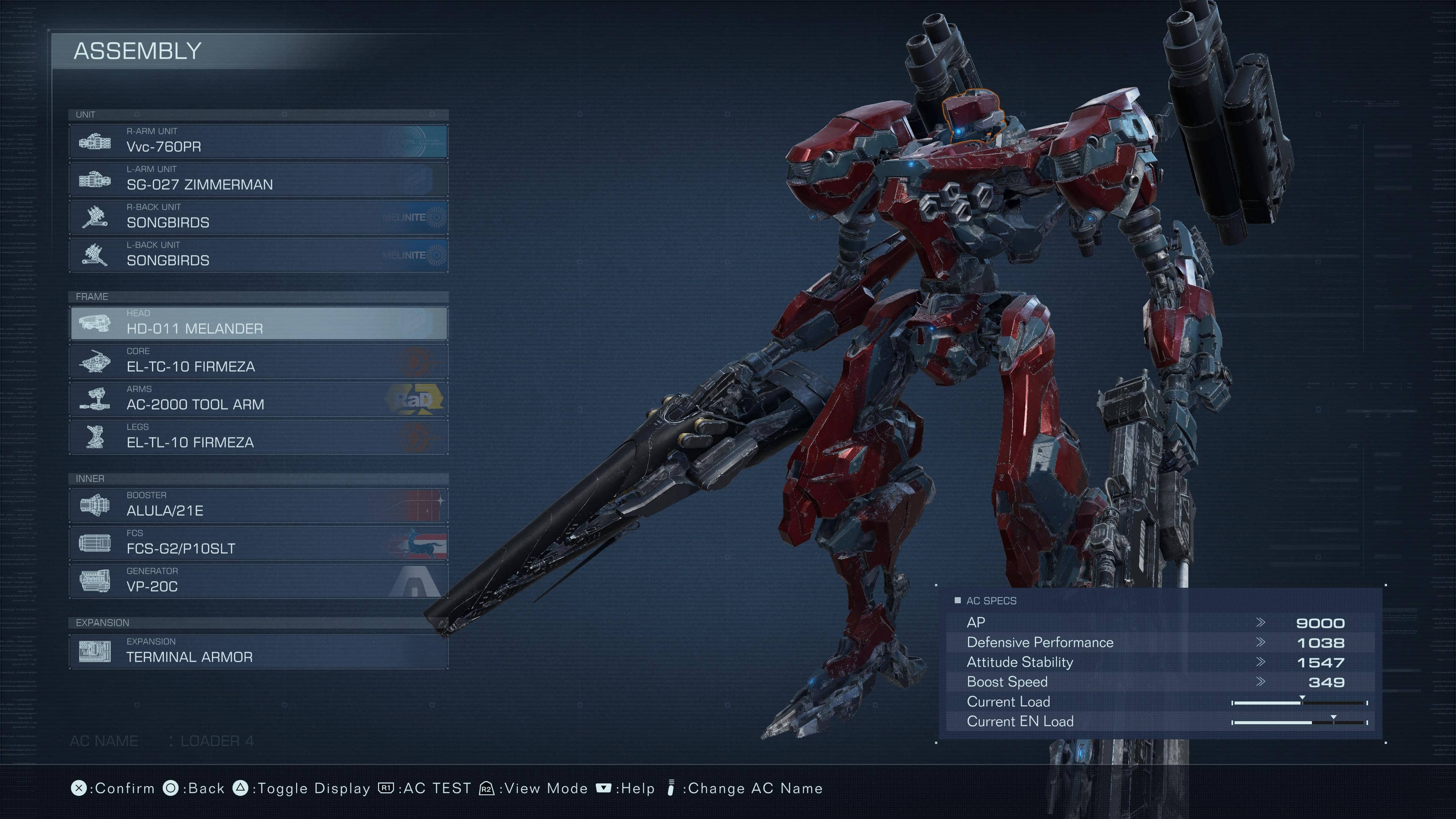Select the R-Arm Unit Vvc-760PR slot
1456x819 pixels.
(258, 141)
